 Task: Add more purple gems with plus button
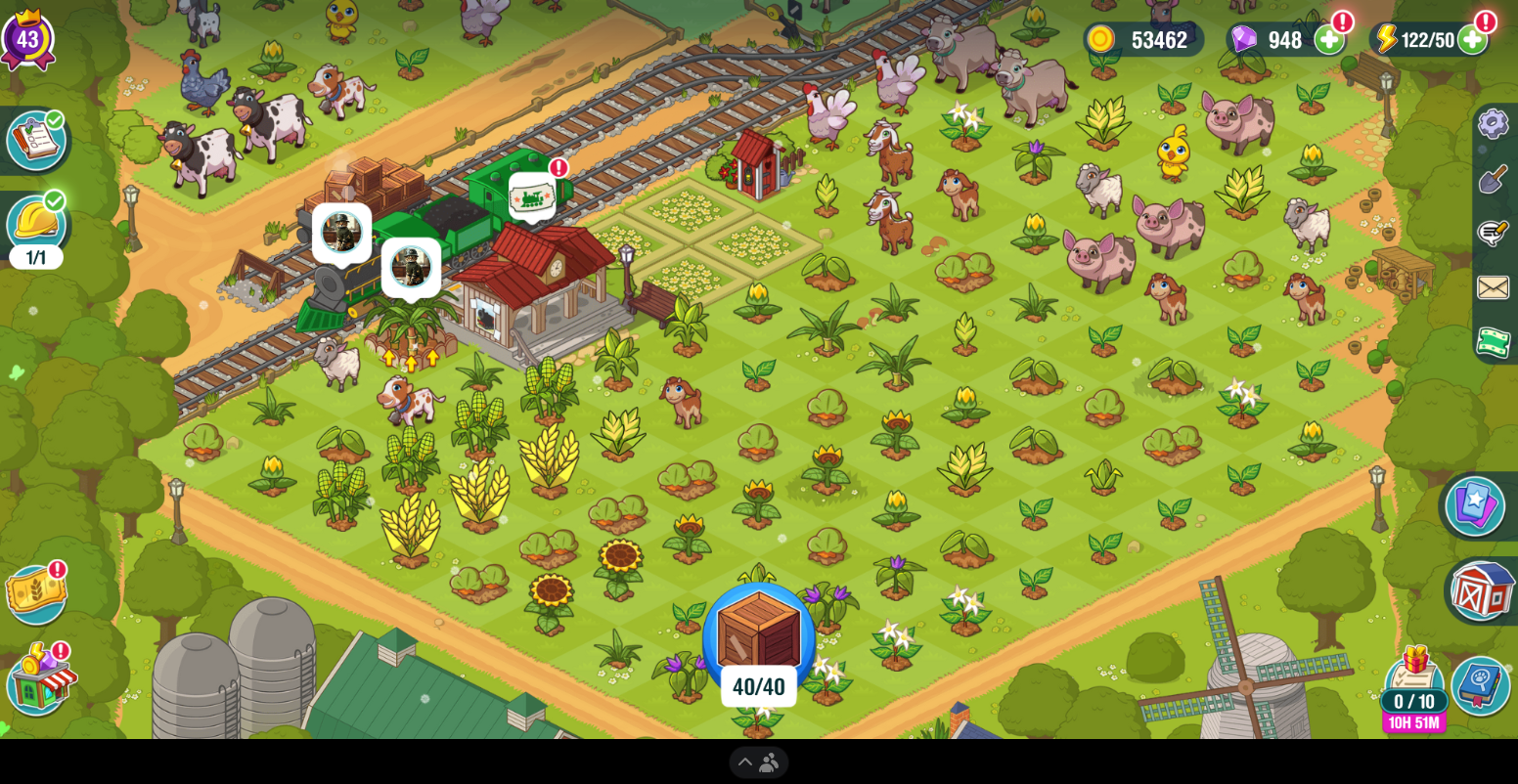click(1327, 40)
